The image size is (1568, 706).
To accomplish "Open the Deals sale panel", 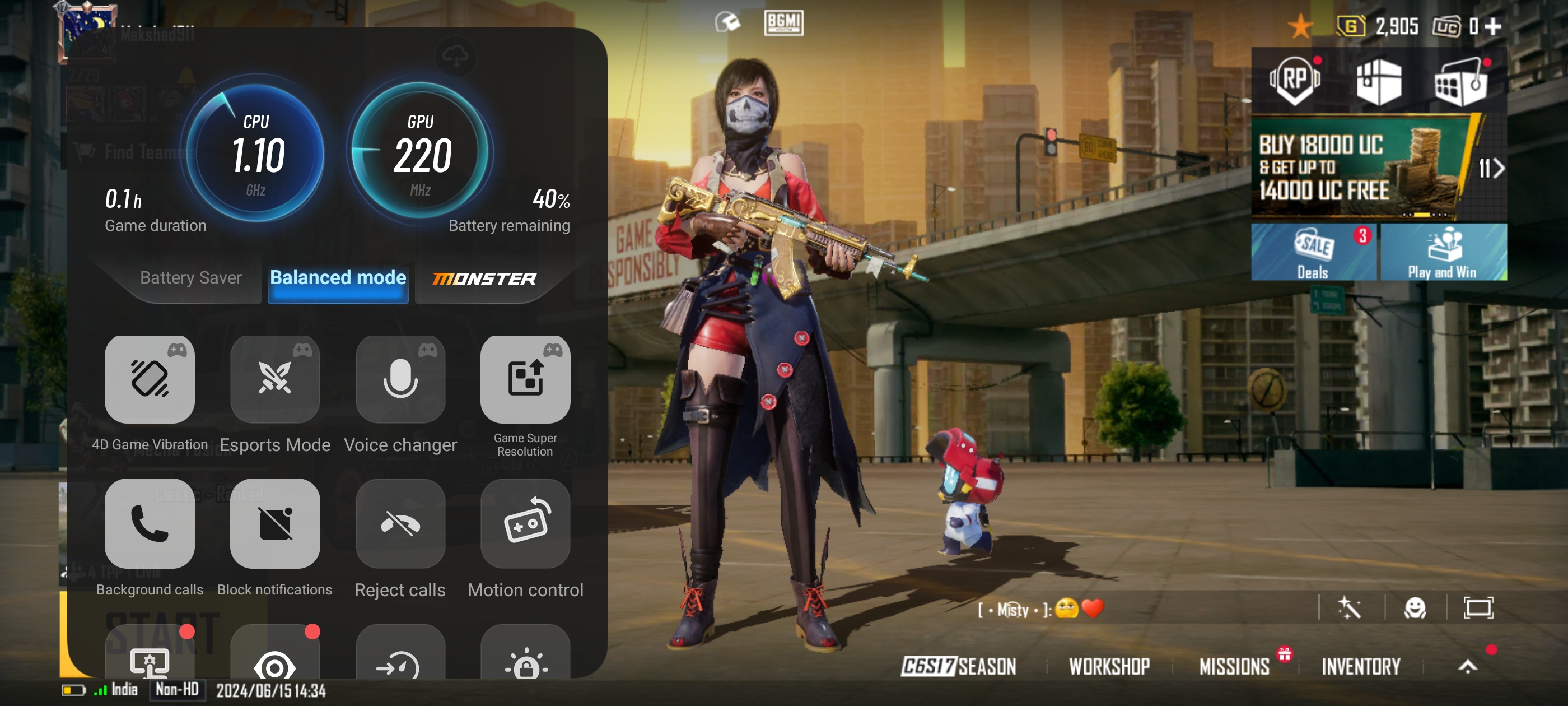I will coord(1314,252).
